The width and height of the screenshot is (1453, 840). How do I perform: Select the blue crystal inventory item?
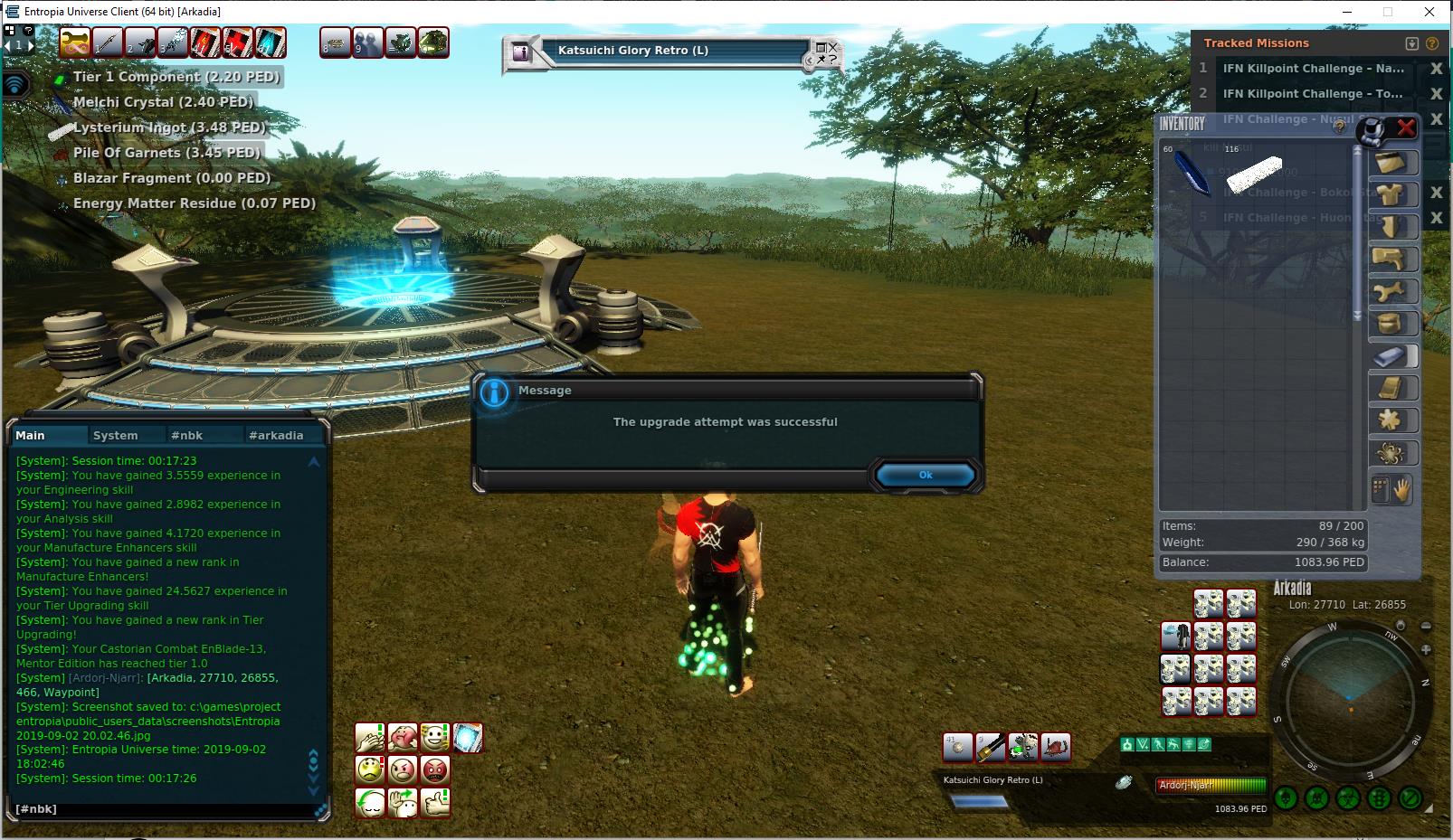(1191, 172)
